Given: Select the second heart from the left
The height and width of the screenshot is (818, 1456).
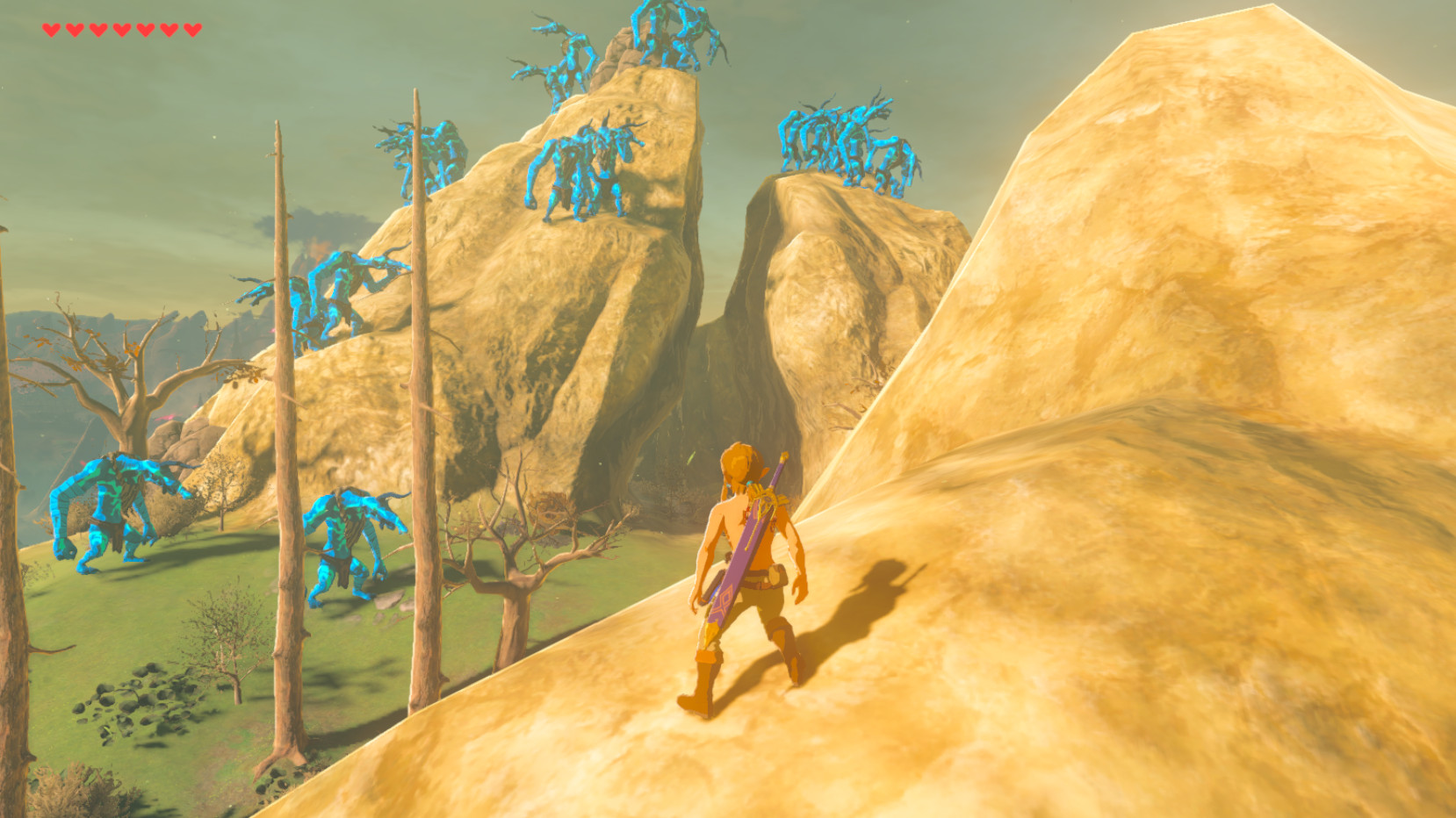Looking at the screenshot, I should [74, 29].
